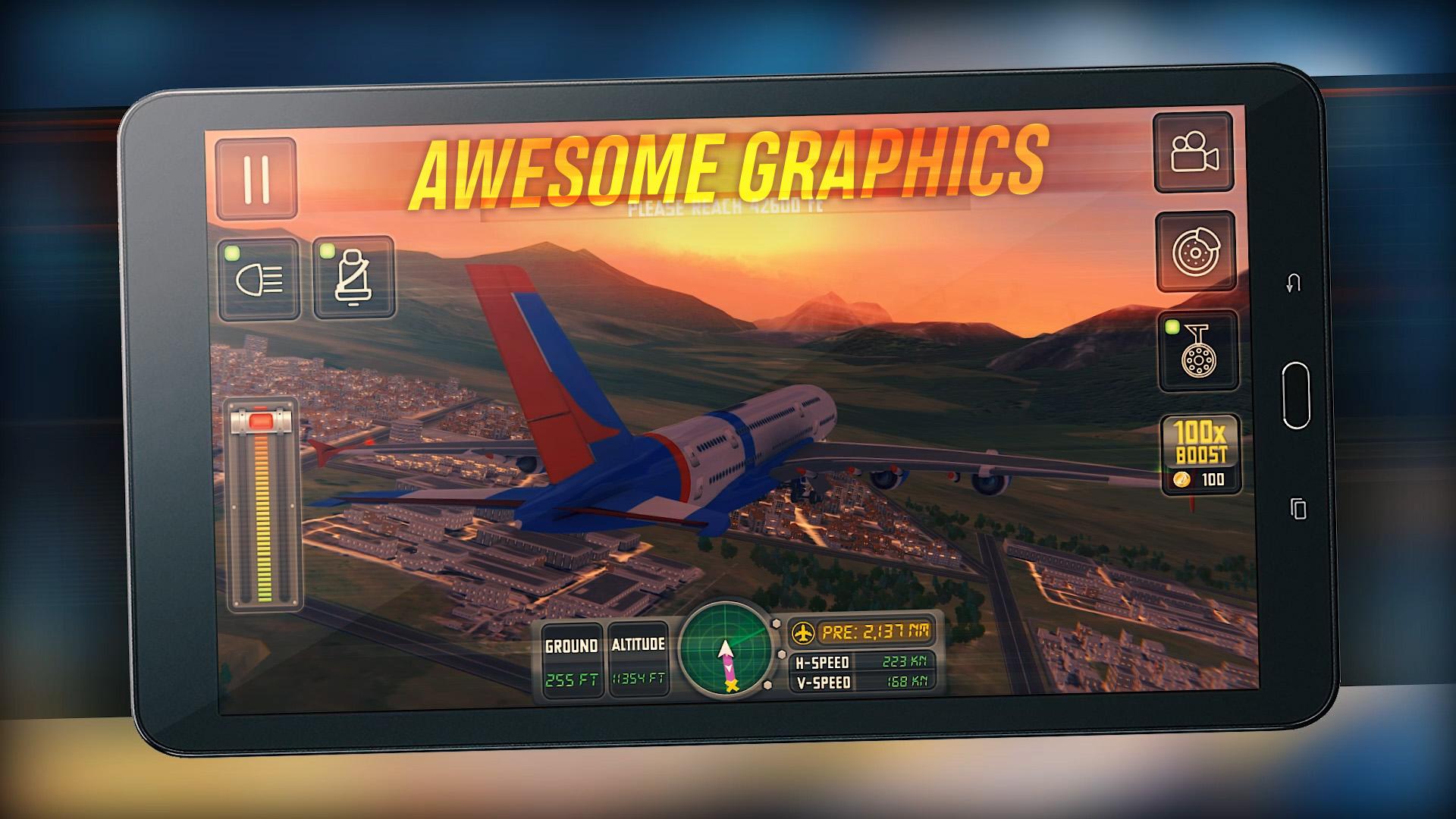Image resolution: width=1456 pixels, height=819 pixels.
Task: Pause the flight
Action: (x=256, y=180)
